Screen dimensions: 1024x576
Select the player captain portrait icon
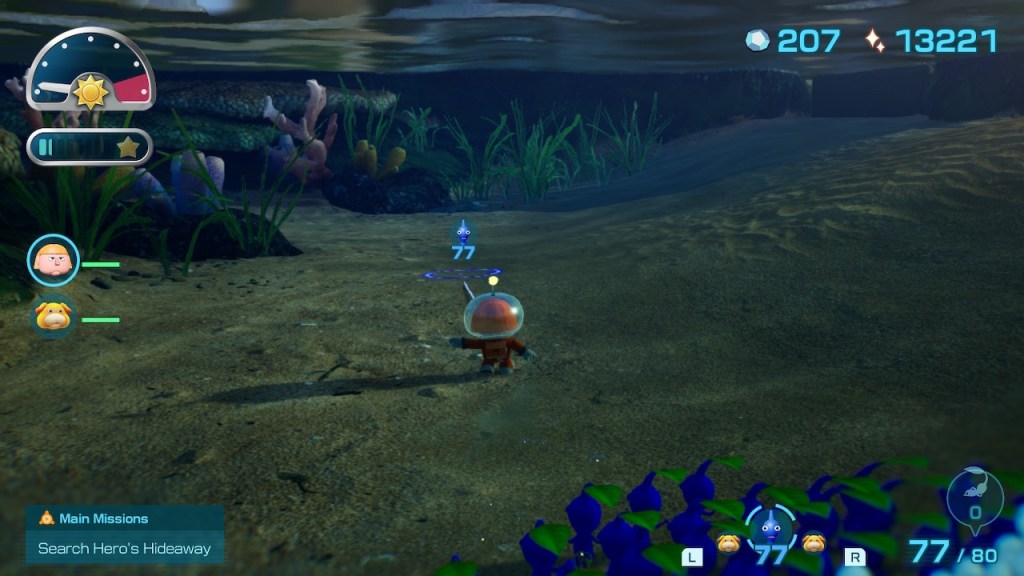click(53, 260)
